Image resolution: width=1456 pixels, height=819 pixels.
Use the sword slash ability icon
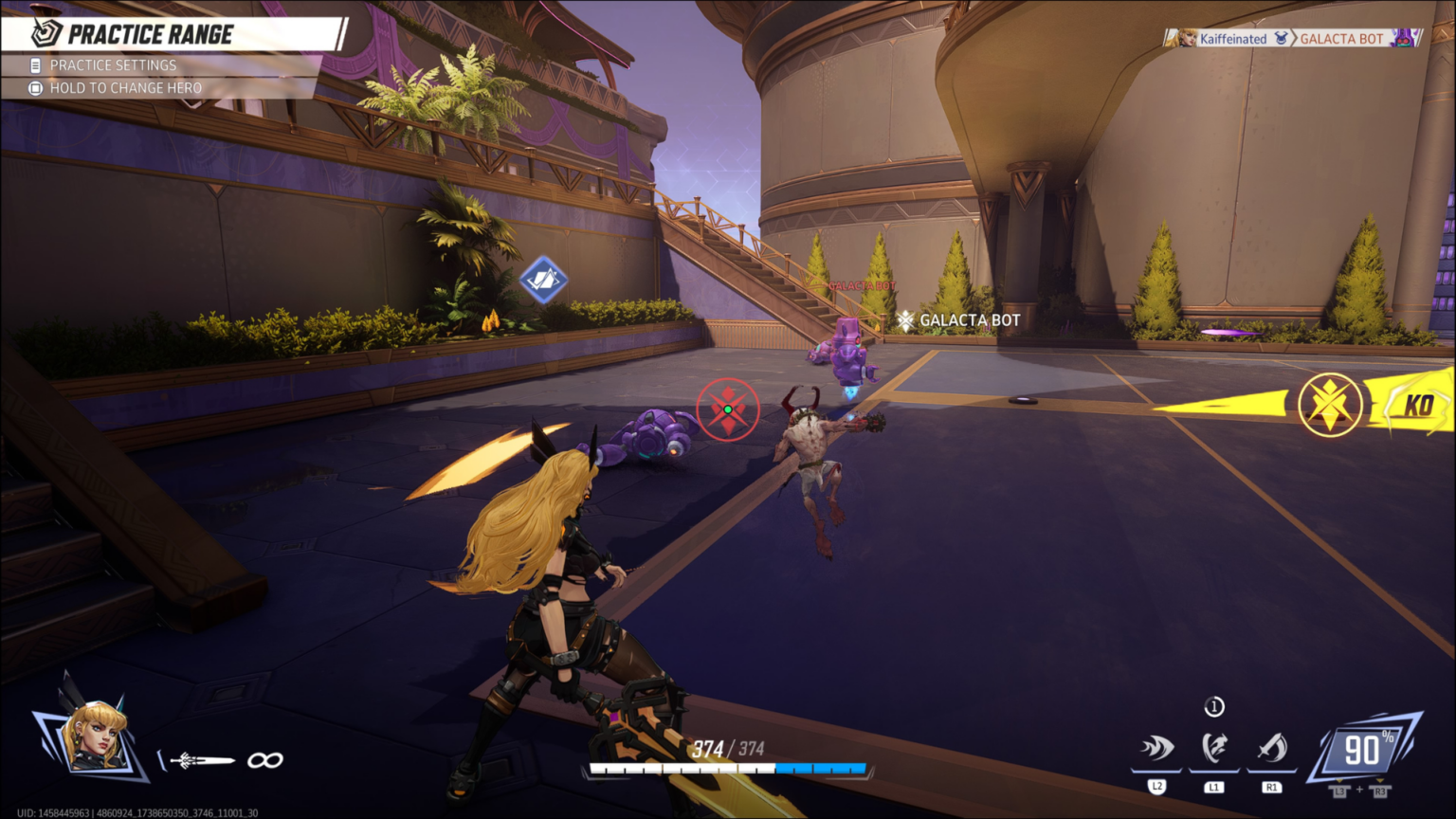(1272, 749)
